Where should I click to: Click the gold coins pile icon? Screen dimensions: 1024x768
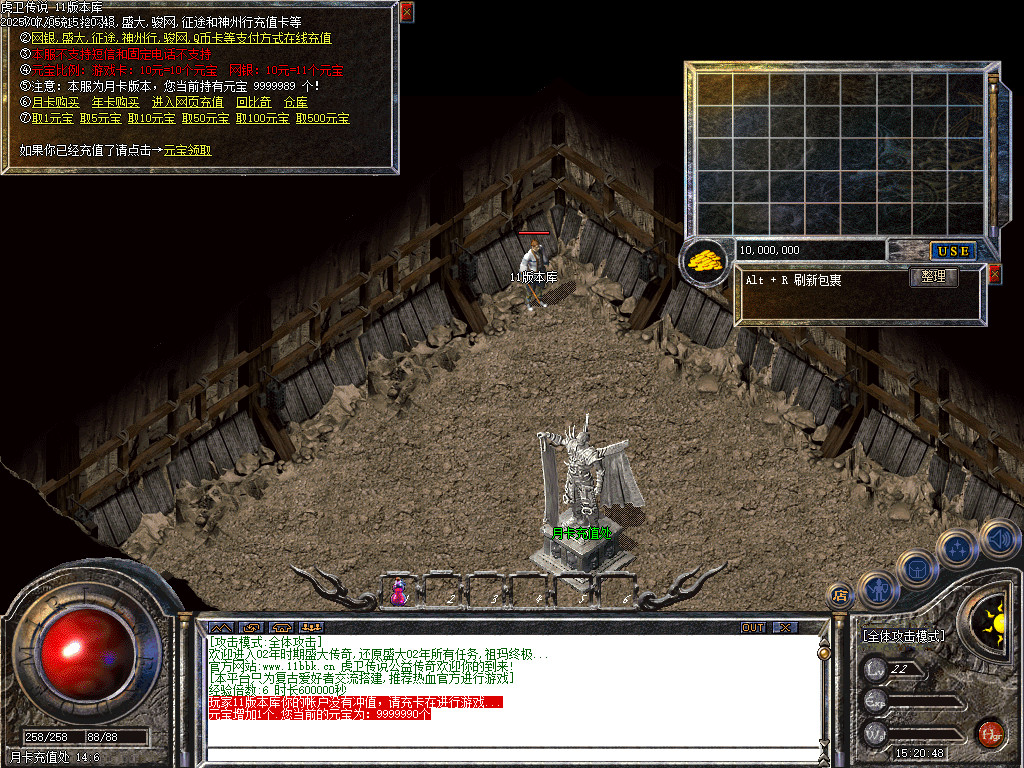[706, 262]
